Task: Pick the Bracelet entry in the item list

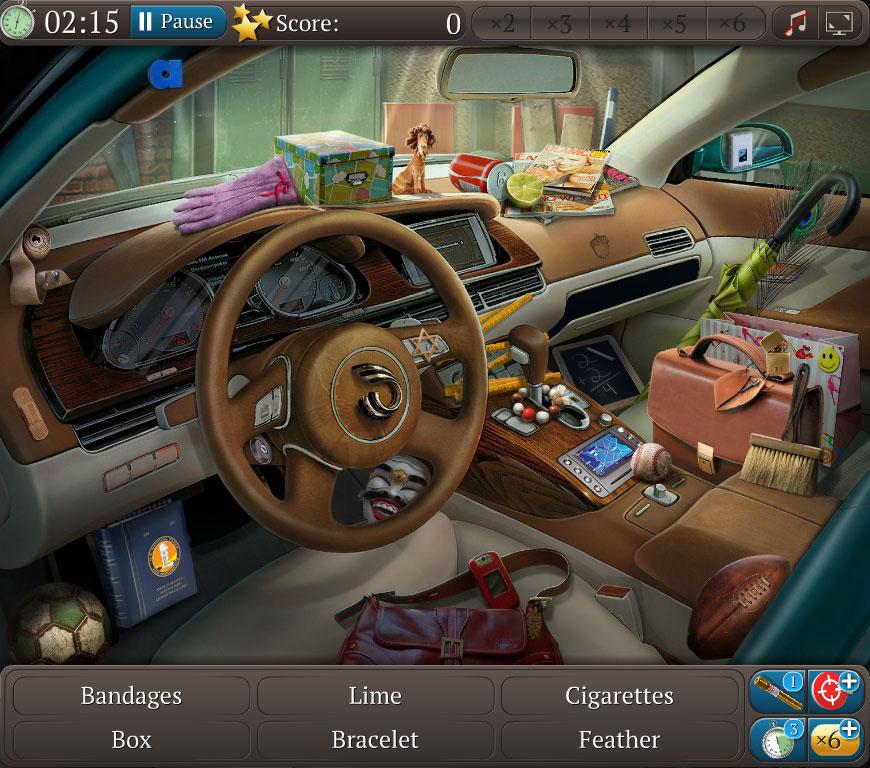Action: tap(375, 740)
